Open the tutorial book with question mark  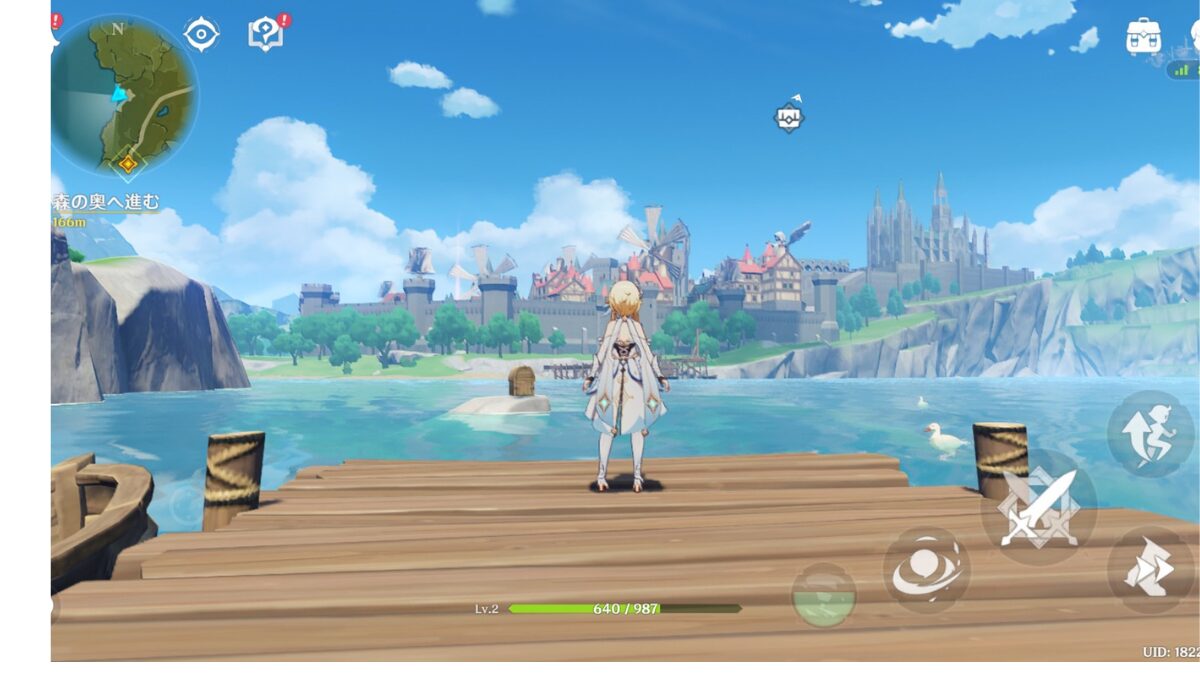click(265, 34)
